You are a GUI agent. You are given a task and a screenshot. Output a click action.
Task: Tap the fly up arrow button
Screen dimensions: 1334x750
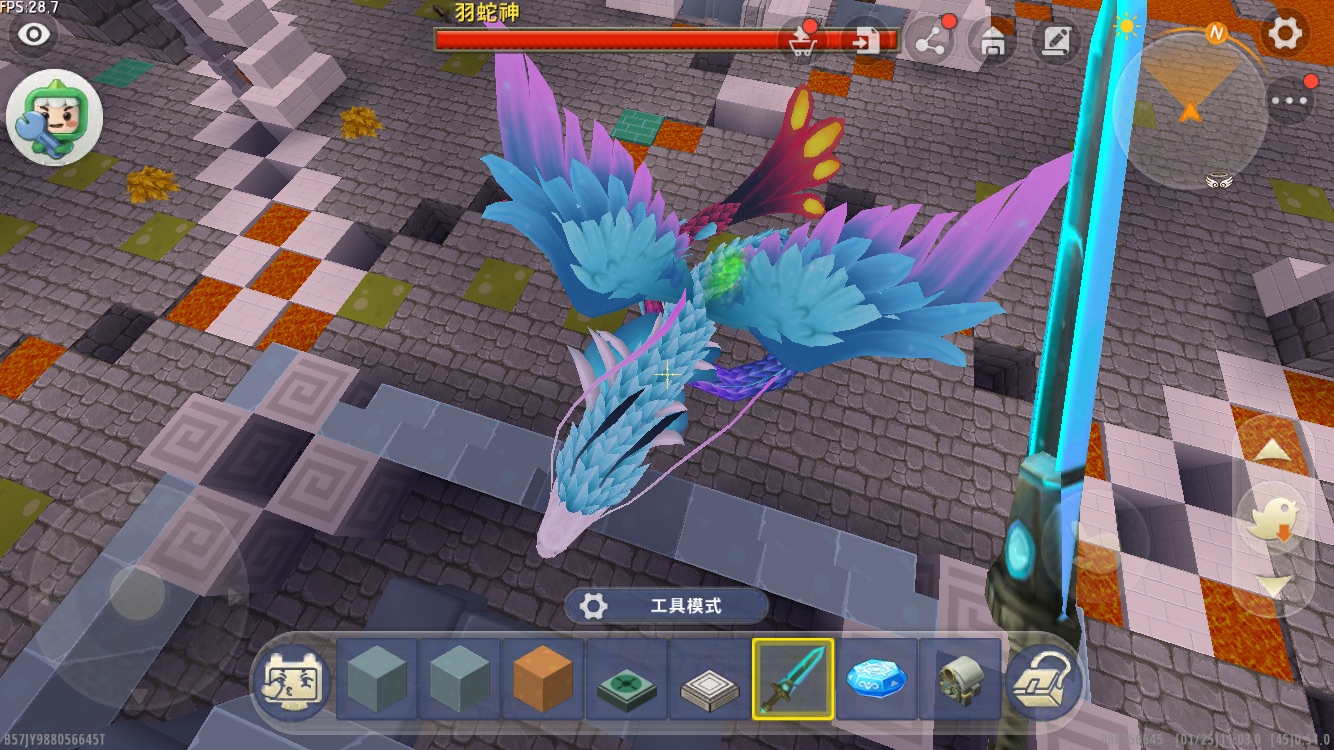(1273, 450)
